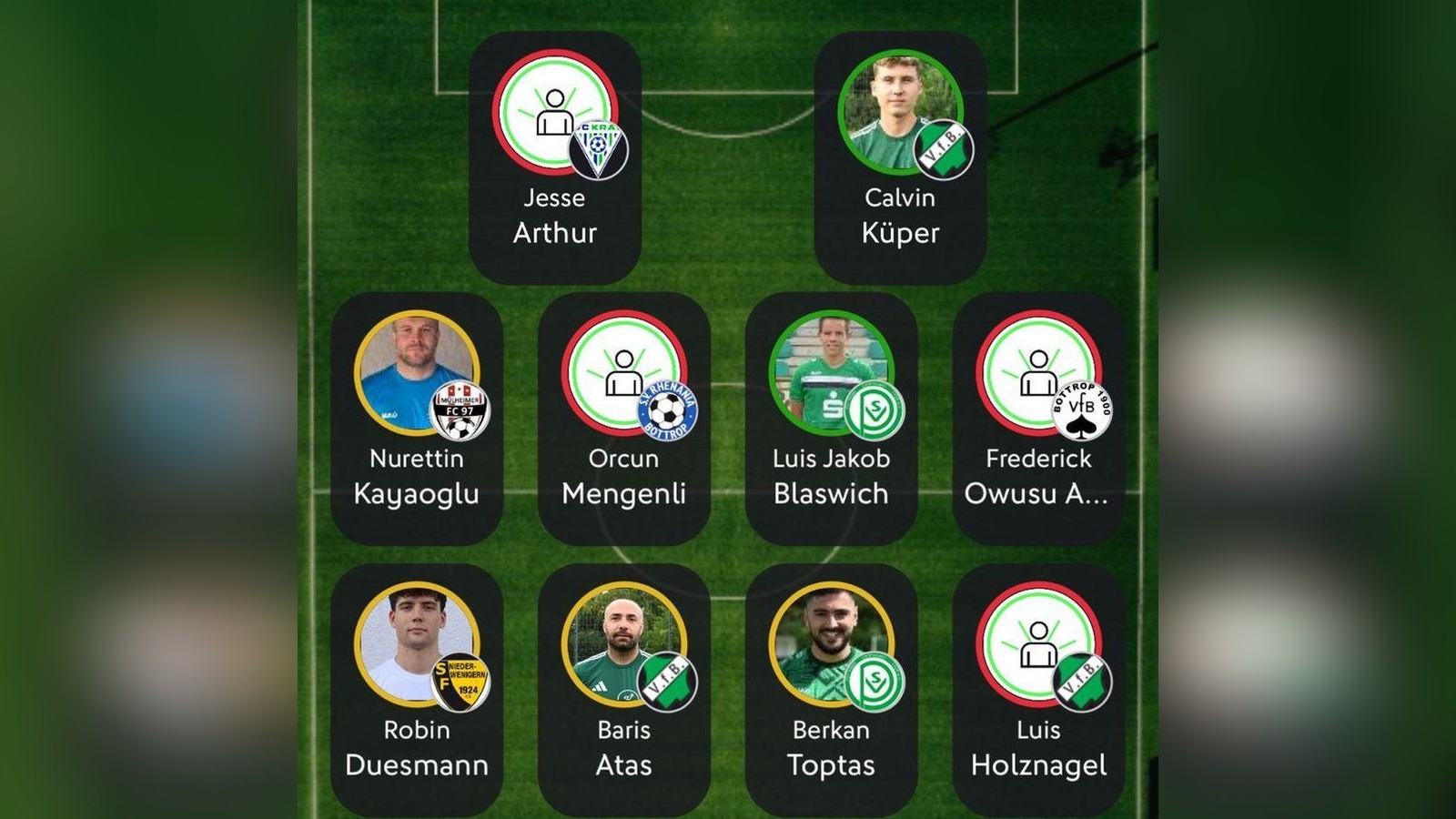Select Robin Duesmann's player card

(416, 690)
